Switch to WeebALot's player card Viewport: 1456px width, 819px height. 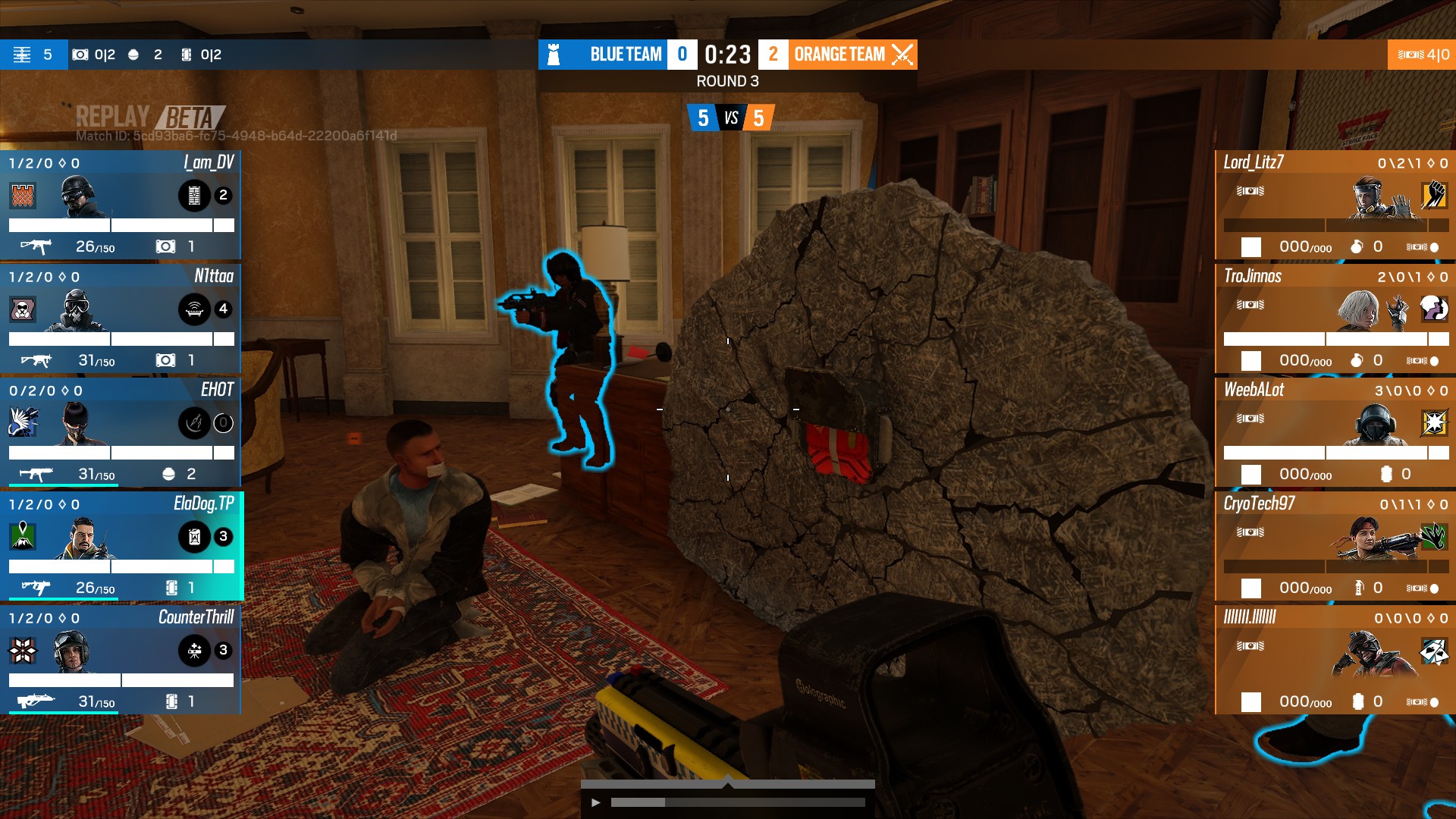pos(1335,432)
